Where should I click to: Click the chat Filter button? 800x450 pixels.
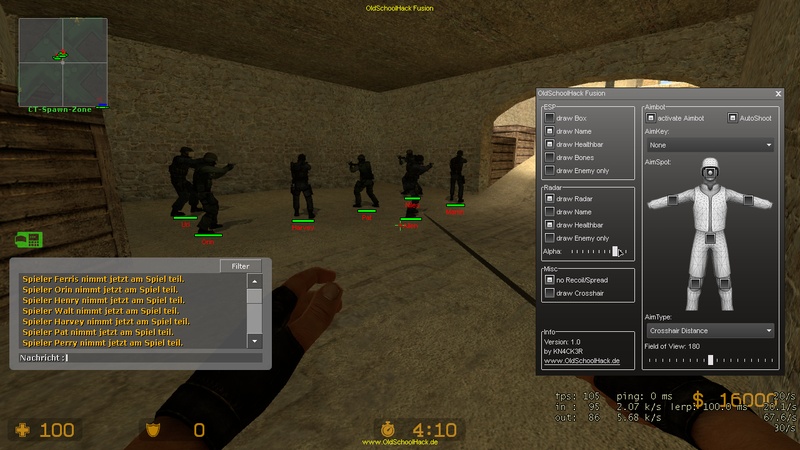(240, 266)
